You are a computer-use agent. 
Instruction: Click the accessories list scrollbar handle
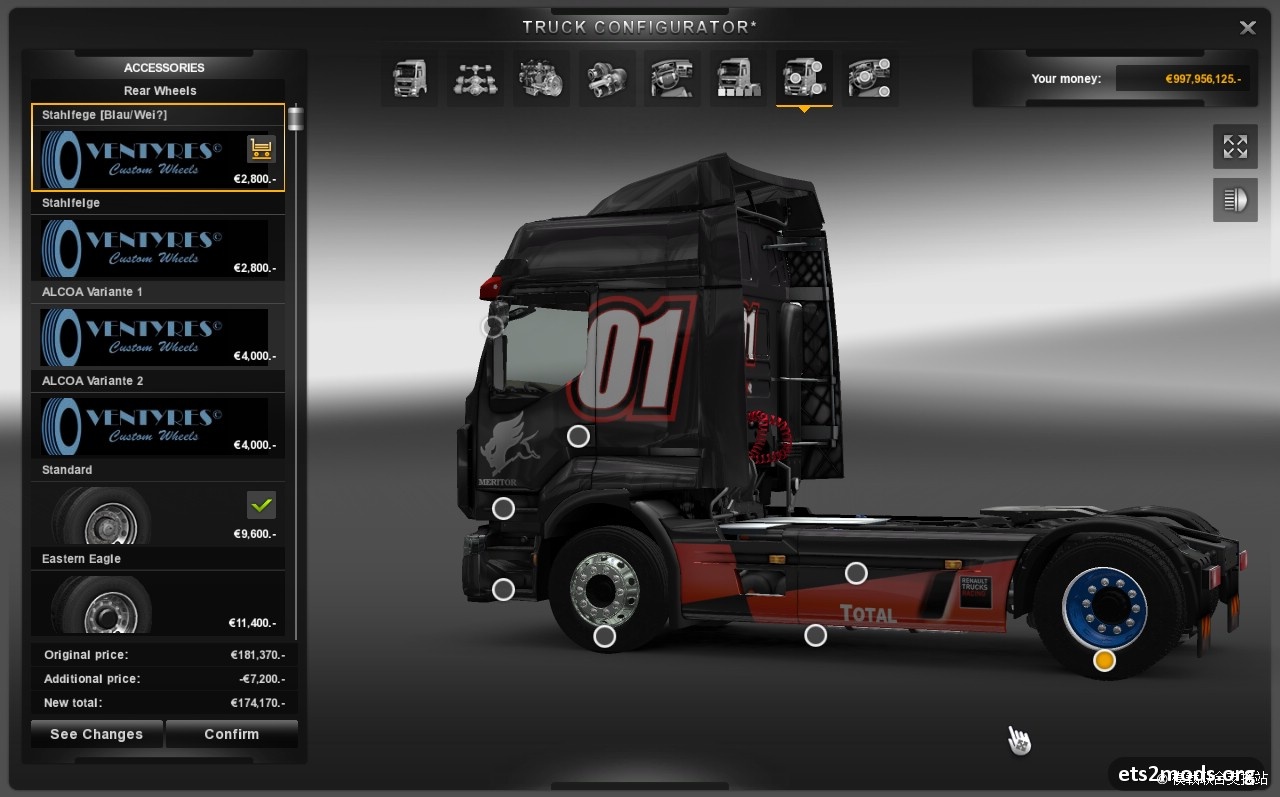(295, 119)
